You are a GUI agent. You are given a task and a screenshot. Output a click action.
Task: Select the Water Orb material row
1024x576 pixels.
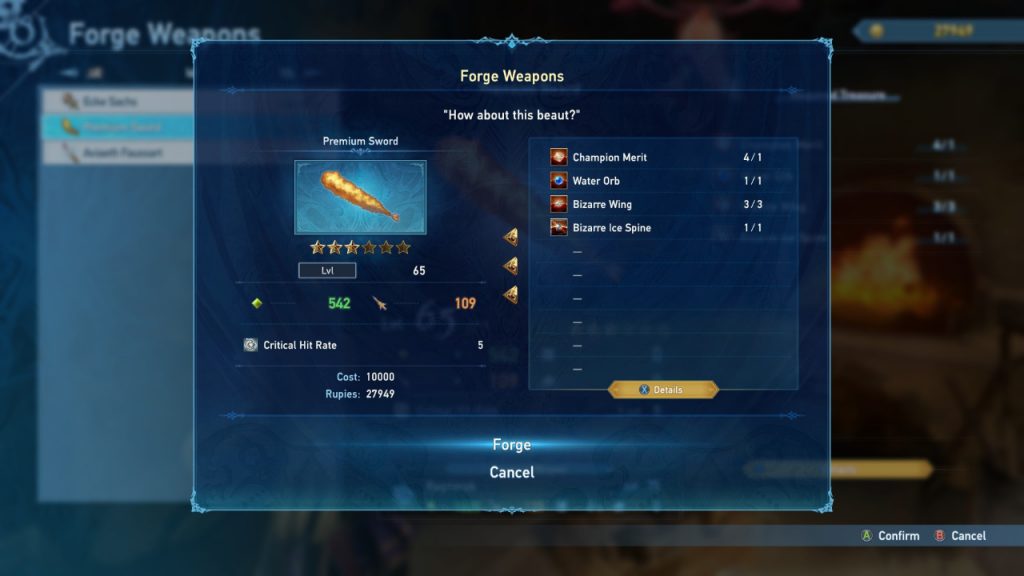tap(662, 181)
